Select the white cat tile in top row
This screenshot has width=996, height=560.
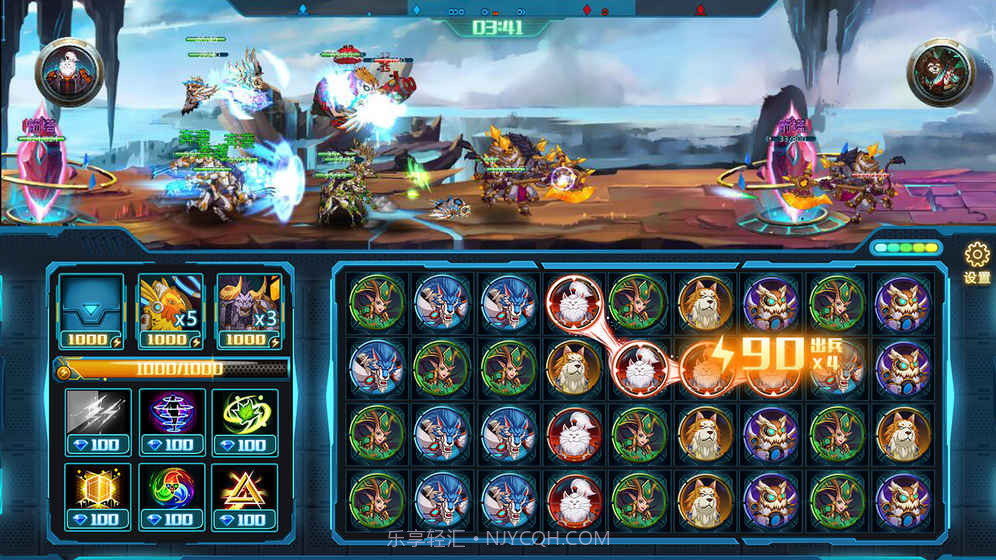573,301
